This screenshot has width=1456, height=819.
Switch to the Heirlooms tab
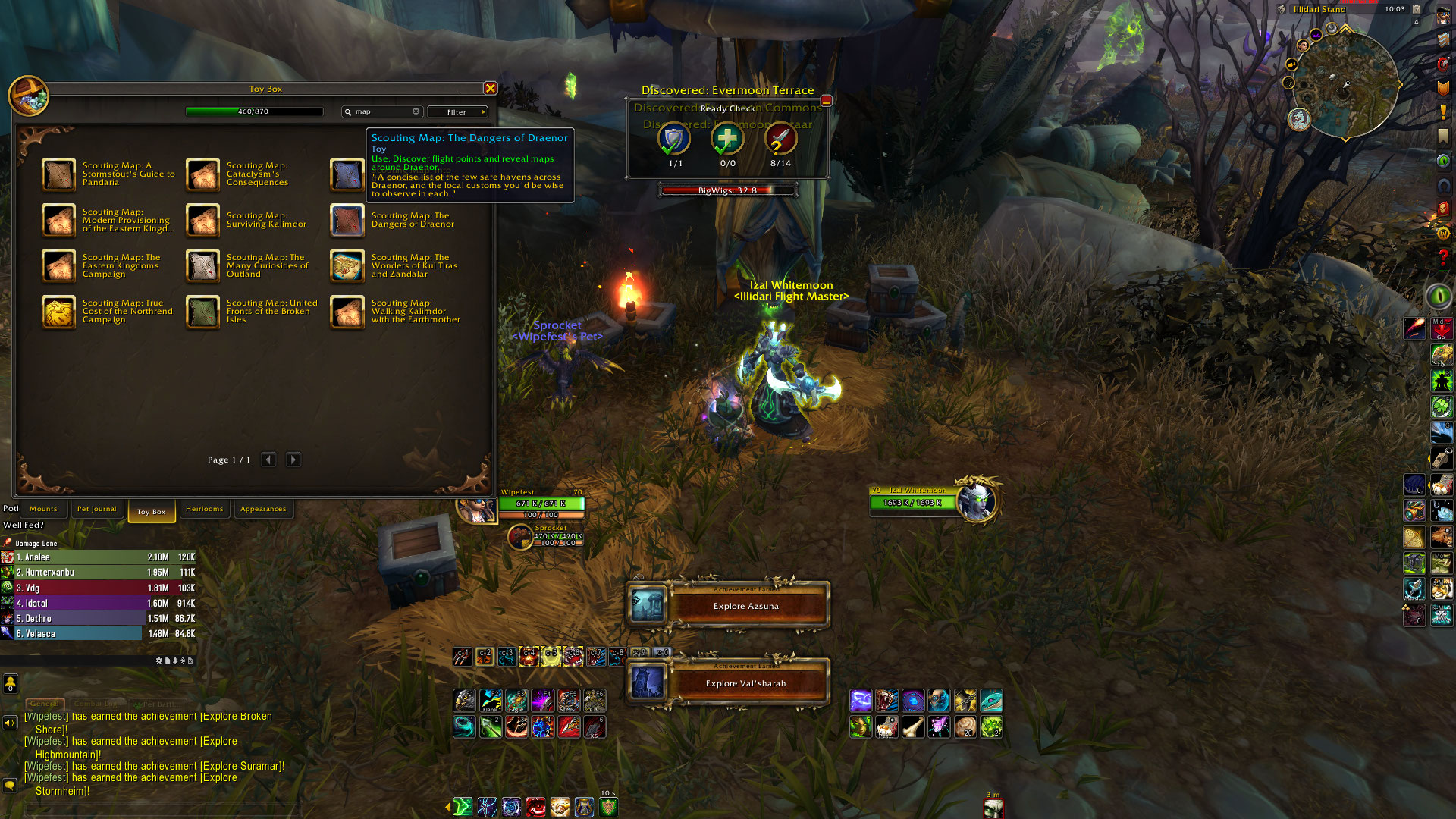click(x=204, y=509)
